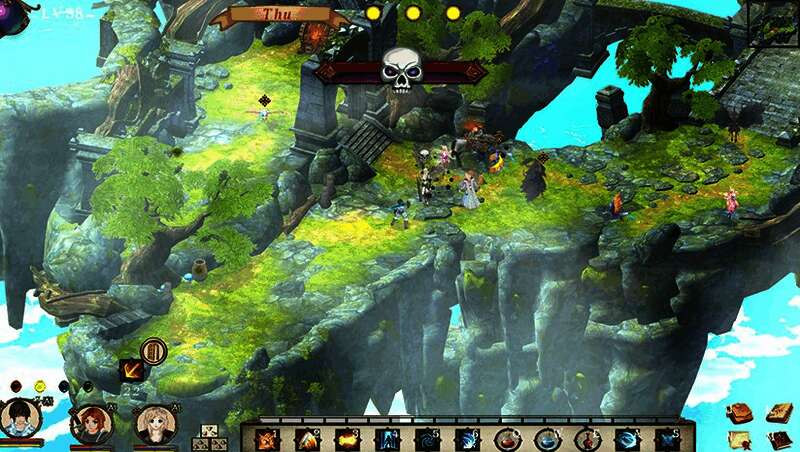Select the red-haired companion portrait
The width and height of the screenshot is (800, 452).
tap(91, 424)
